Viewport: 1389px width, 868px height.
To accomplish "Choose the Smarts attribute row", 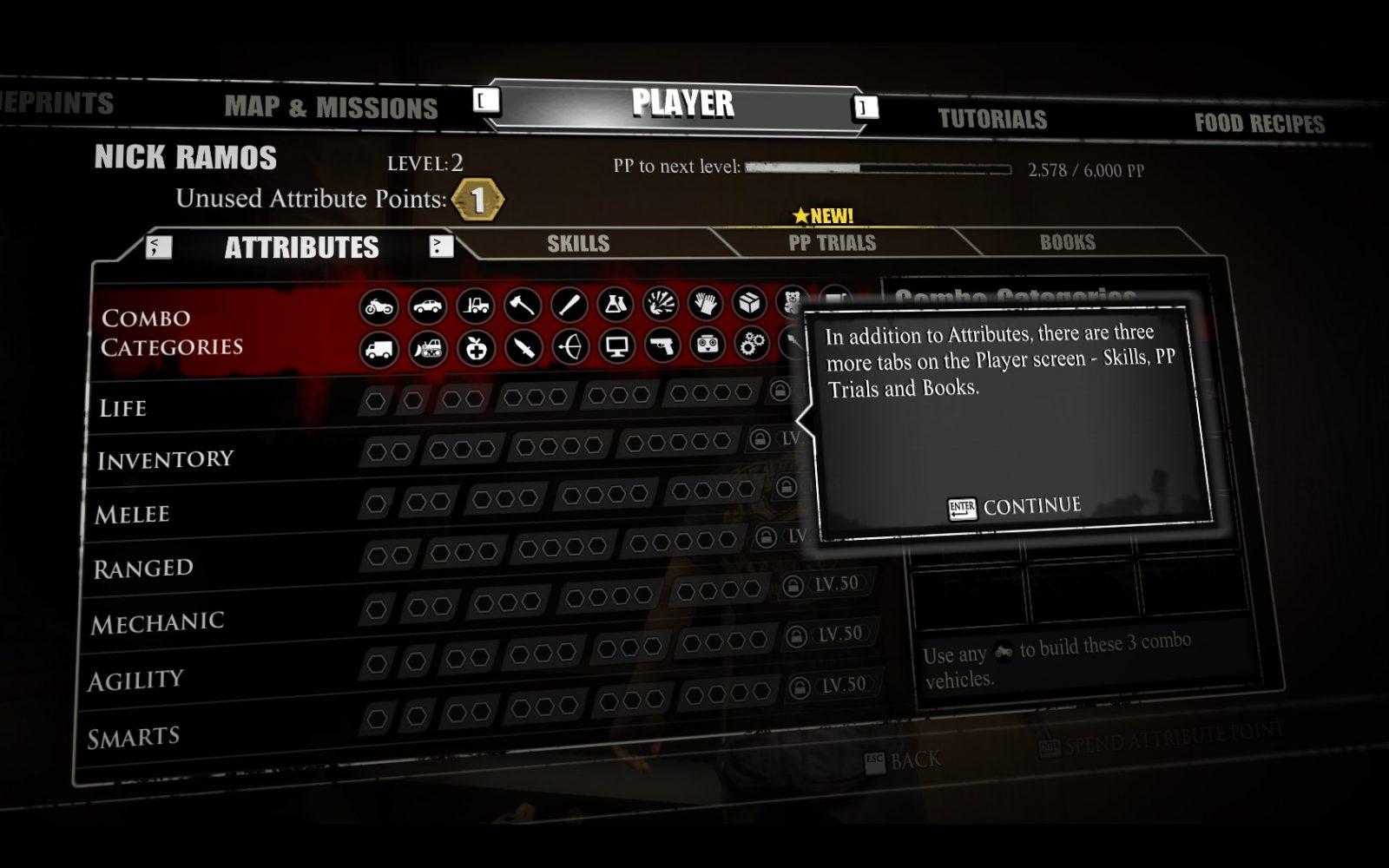I will coord(134,738).
